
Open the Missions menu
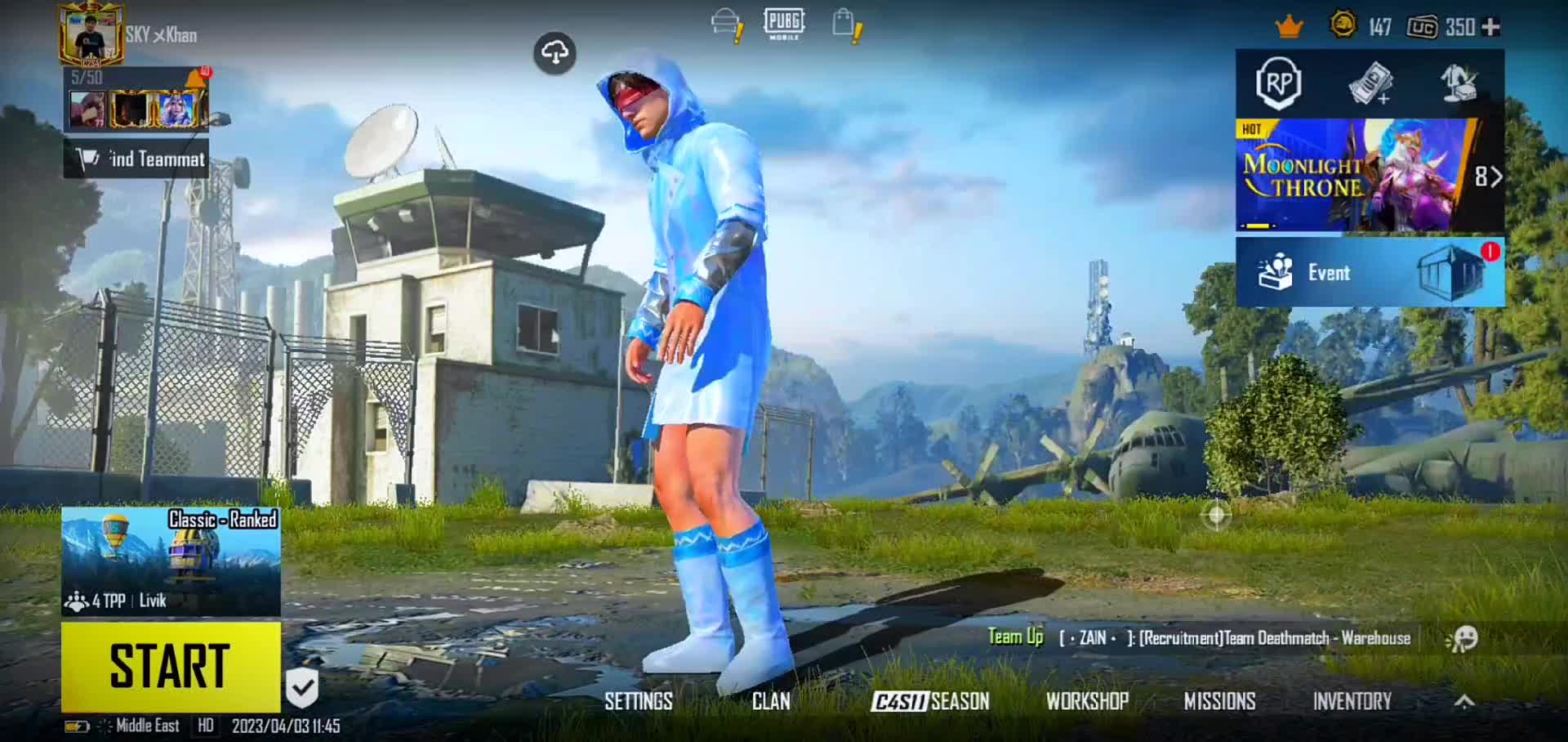coord(1219,701)
